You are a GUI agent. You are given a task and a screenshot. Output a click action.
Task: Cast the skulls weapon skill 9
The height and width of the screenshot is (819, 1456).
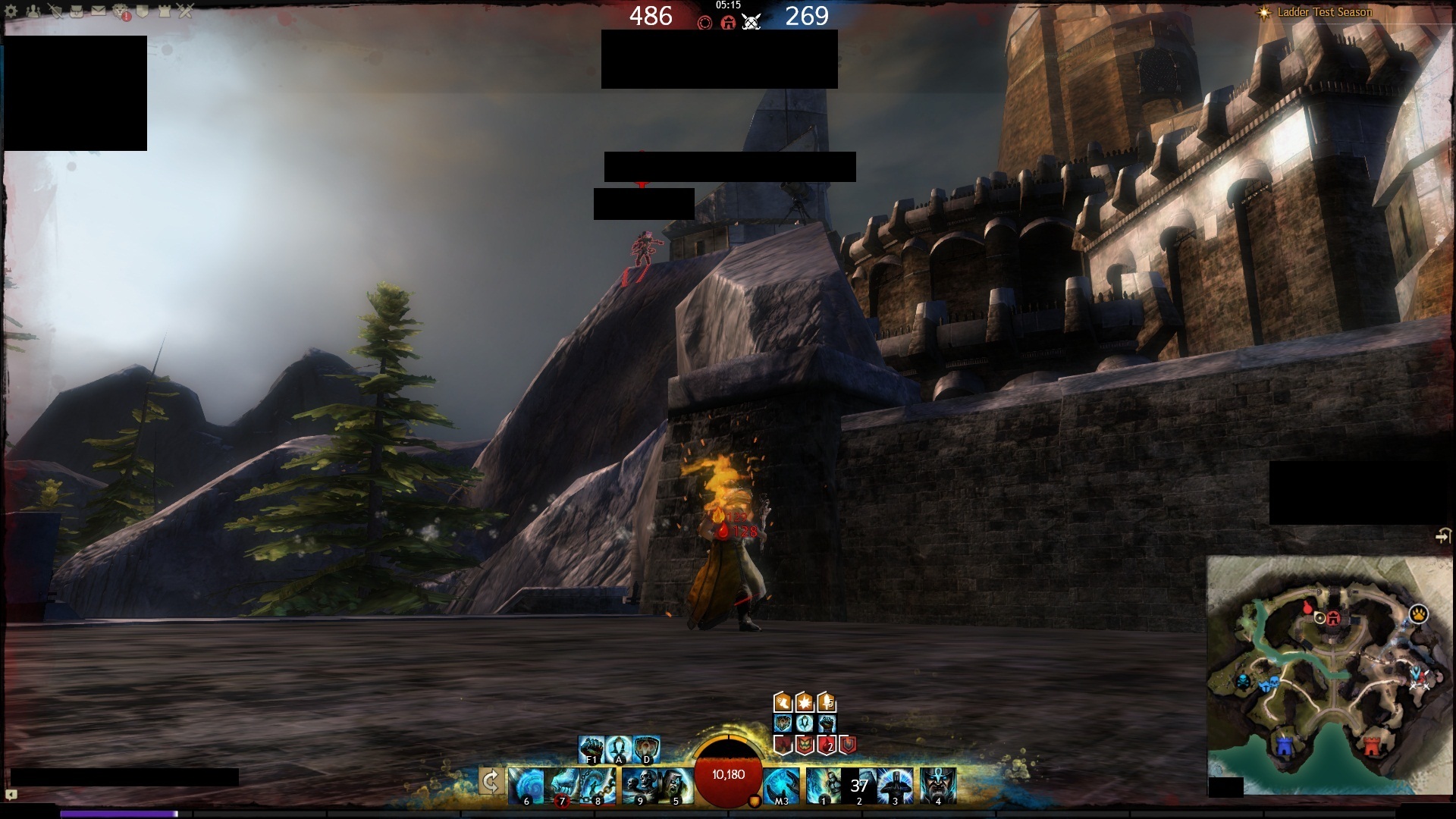click(x=639, y=785)
